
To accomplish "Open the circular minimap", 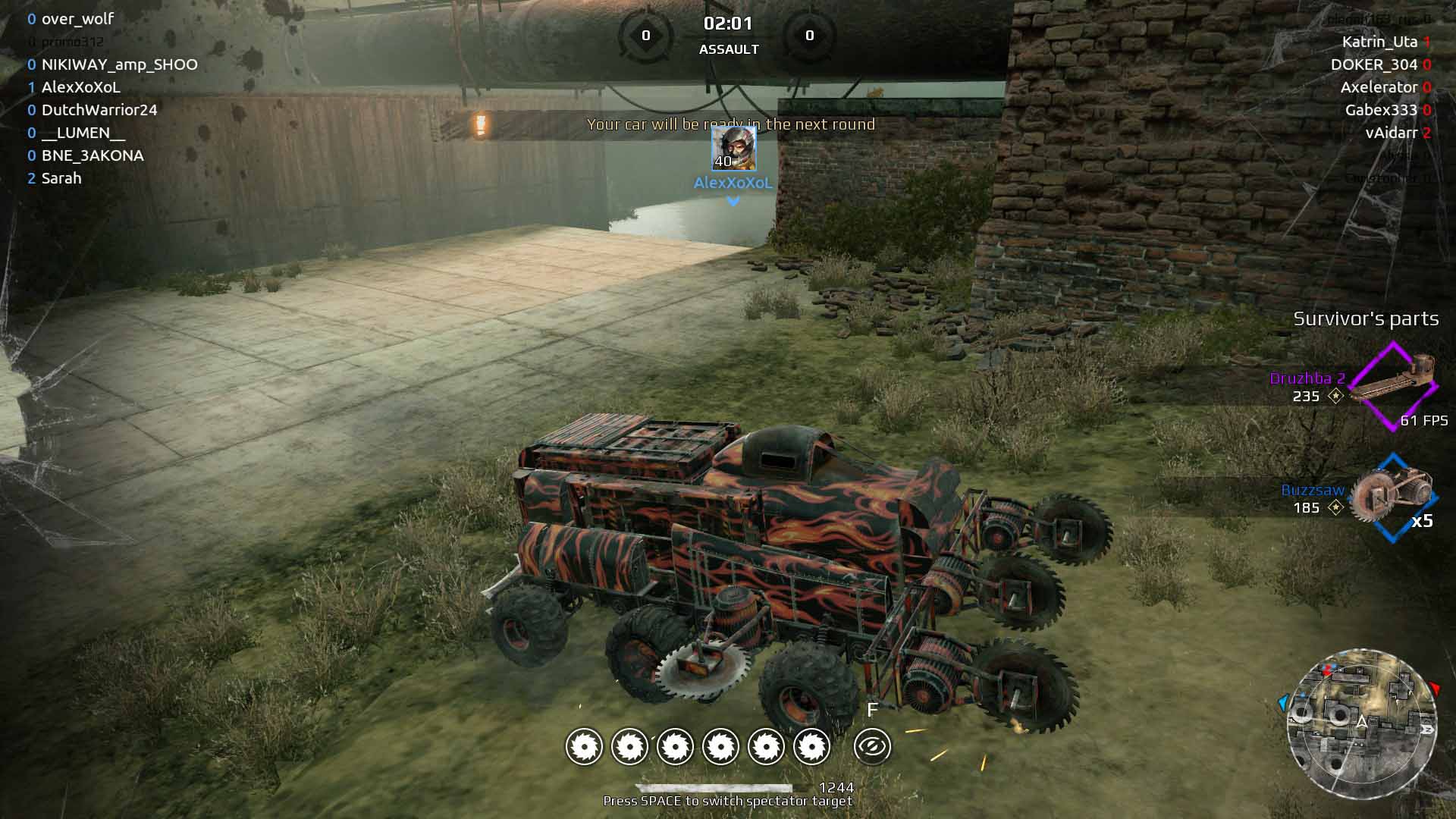I will pos(1362,723).
